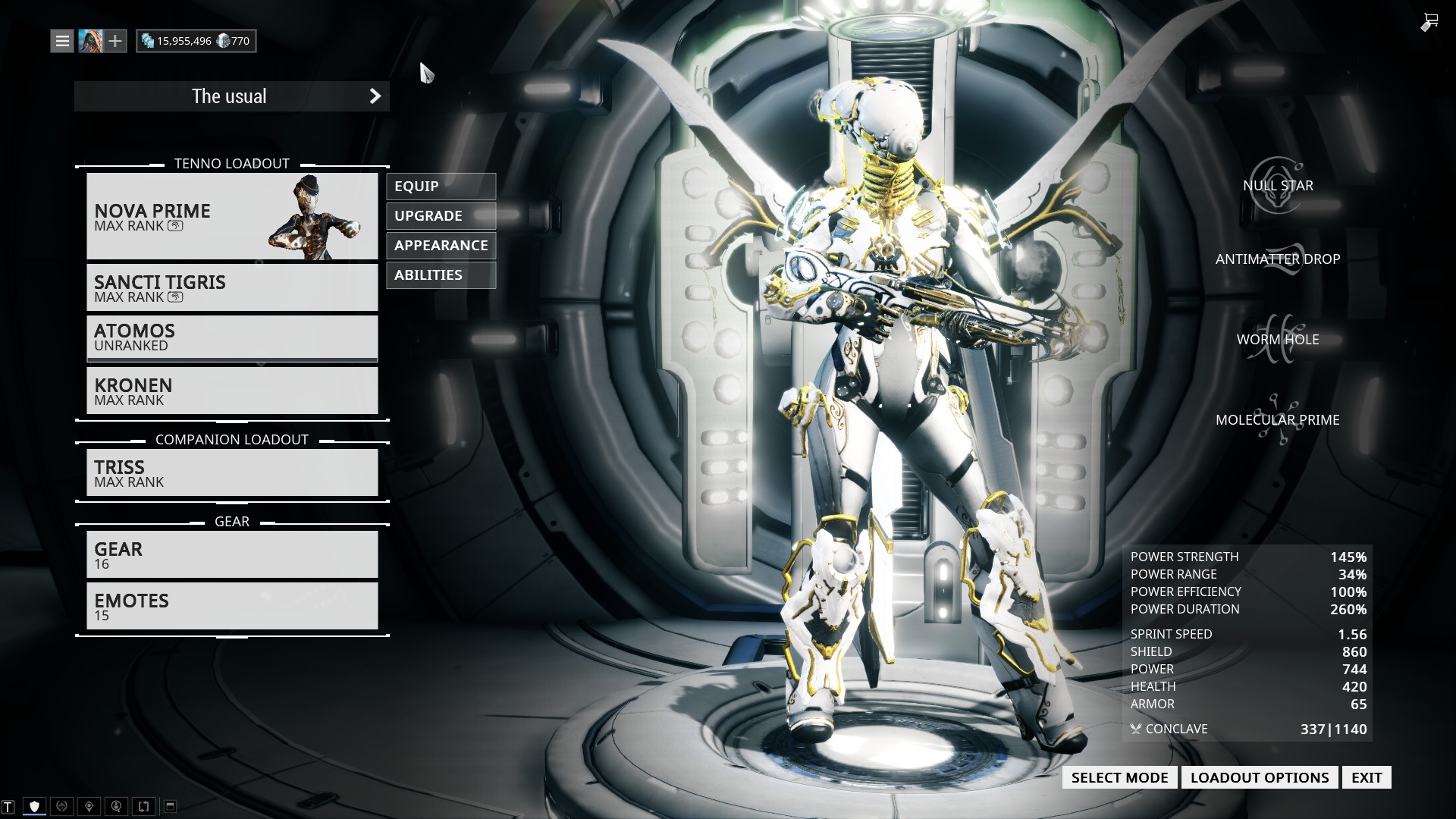Select the Sancti Tigris weapon slot

point(232,287)
